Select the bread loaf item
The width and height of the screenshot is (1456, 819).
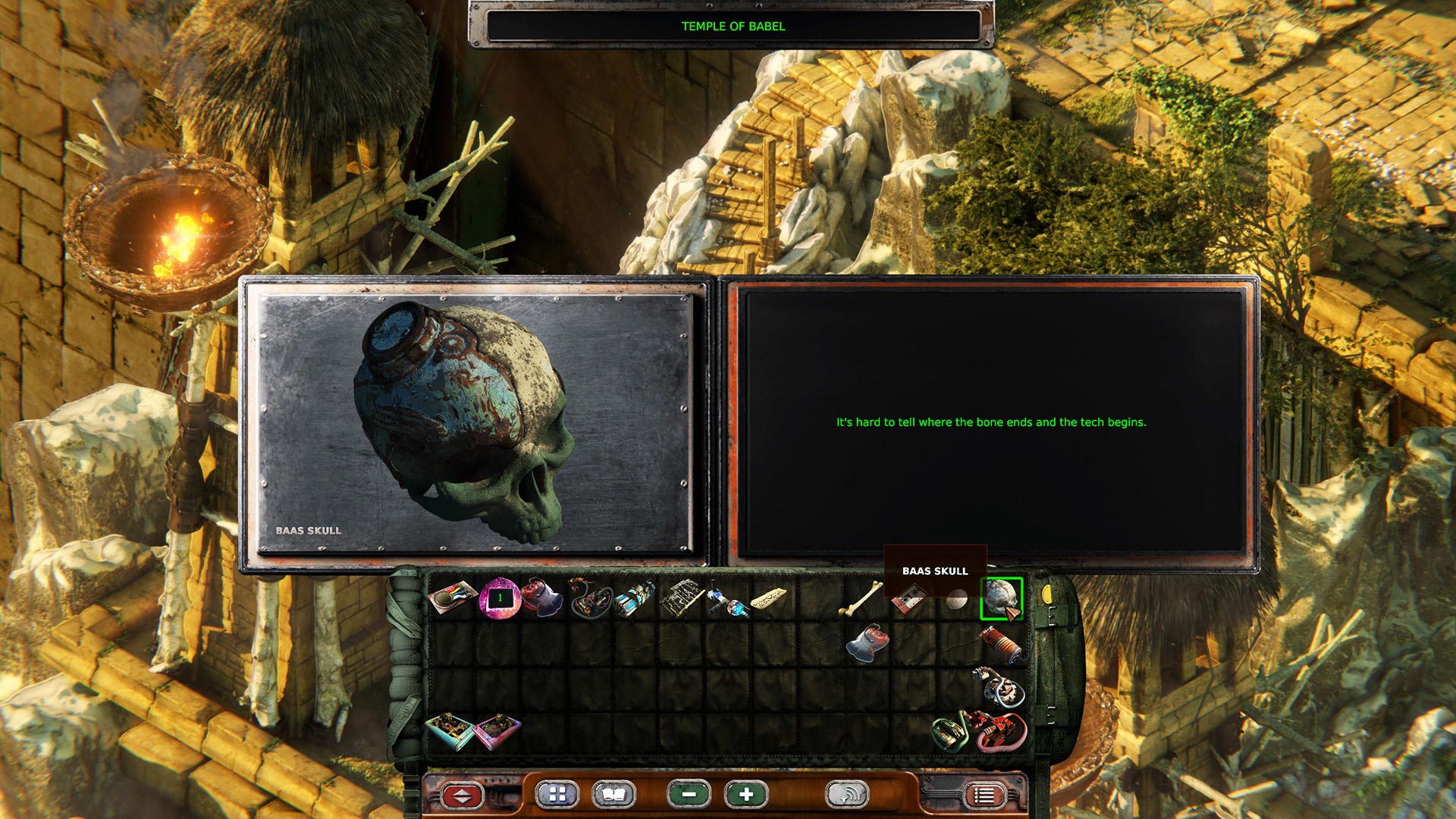point(770,598)
